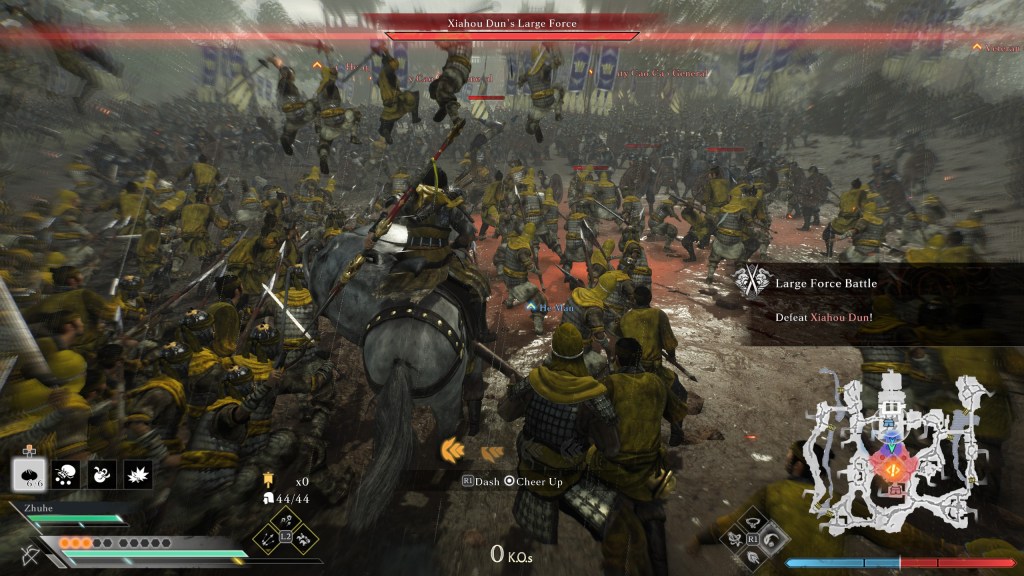Viewport: 1024px width, 576px height.
Task: Click the yellow banner icon
Action: [x=269, y=481]
